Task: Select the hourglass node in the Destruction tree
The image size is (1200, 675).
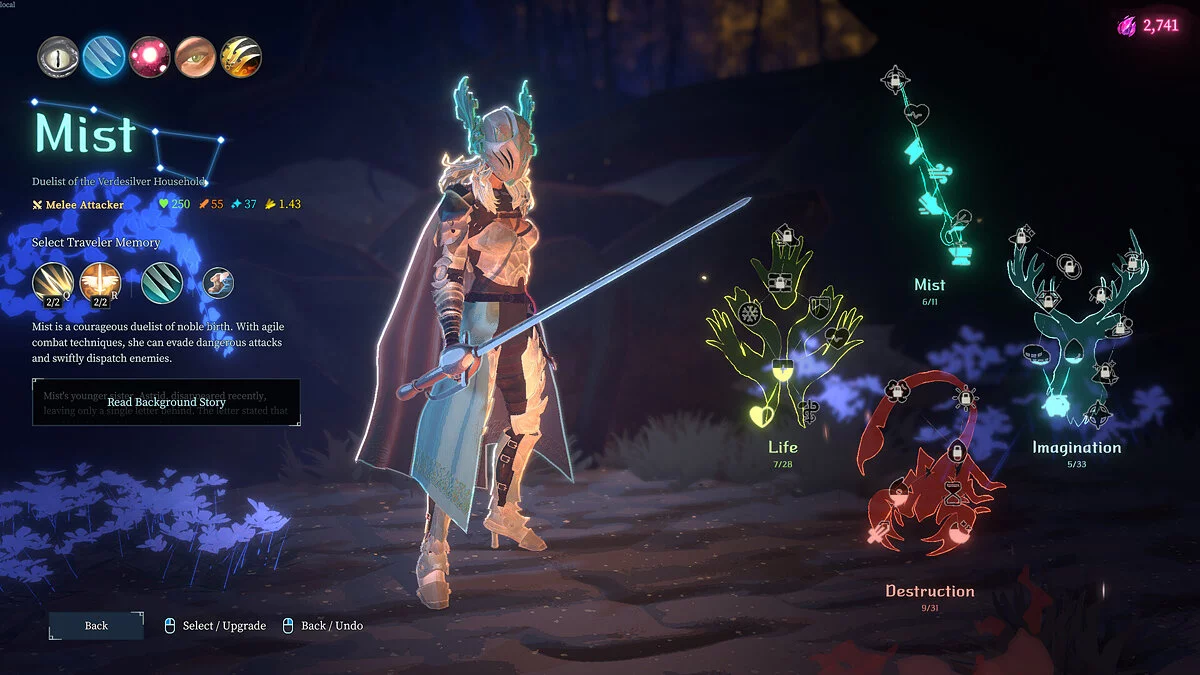Action: tap(954, 491)
